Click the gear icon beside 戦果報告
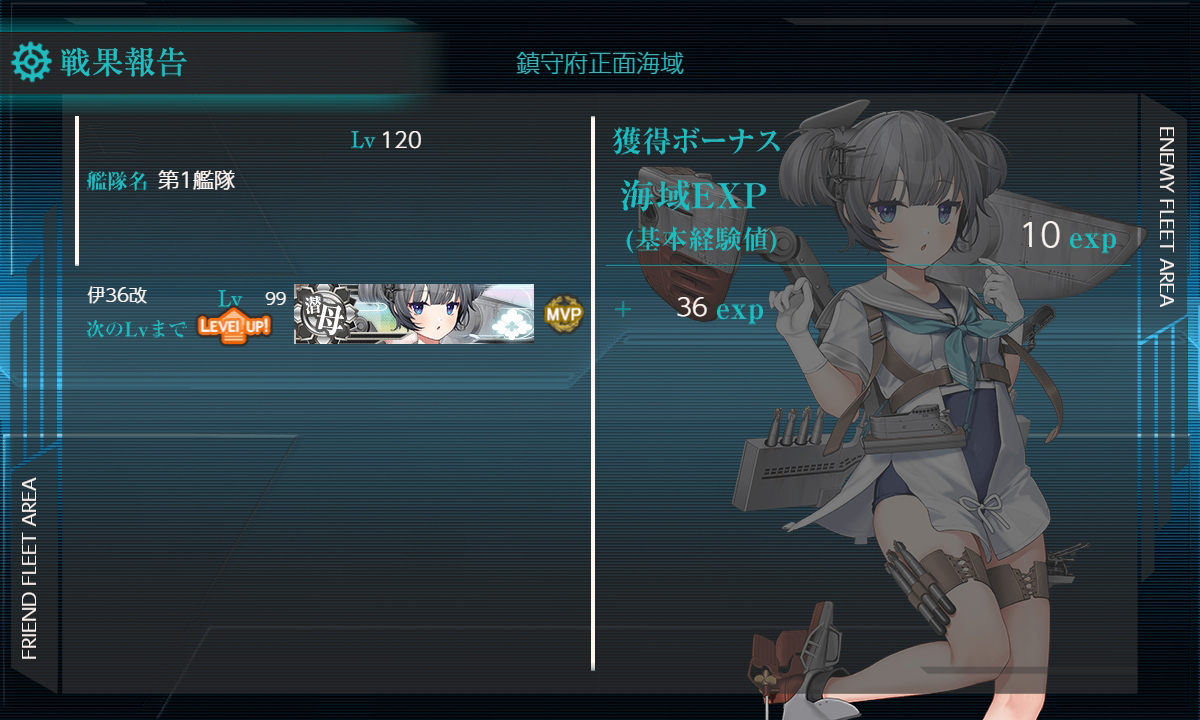Image resolution: width=1200 pixels, height=720 pixels. point(31,63)
